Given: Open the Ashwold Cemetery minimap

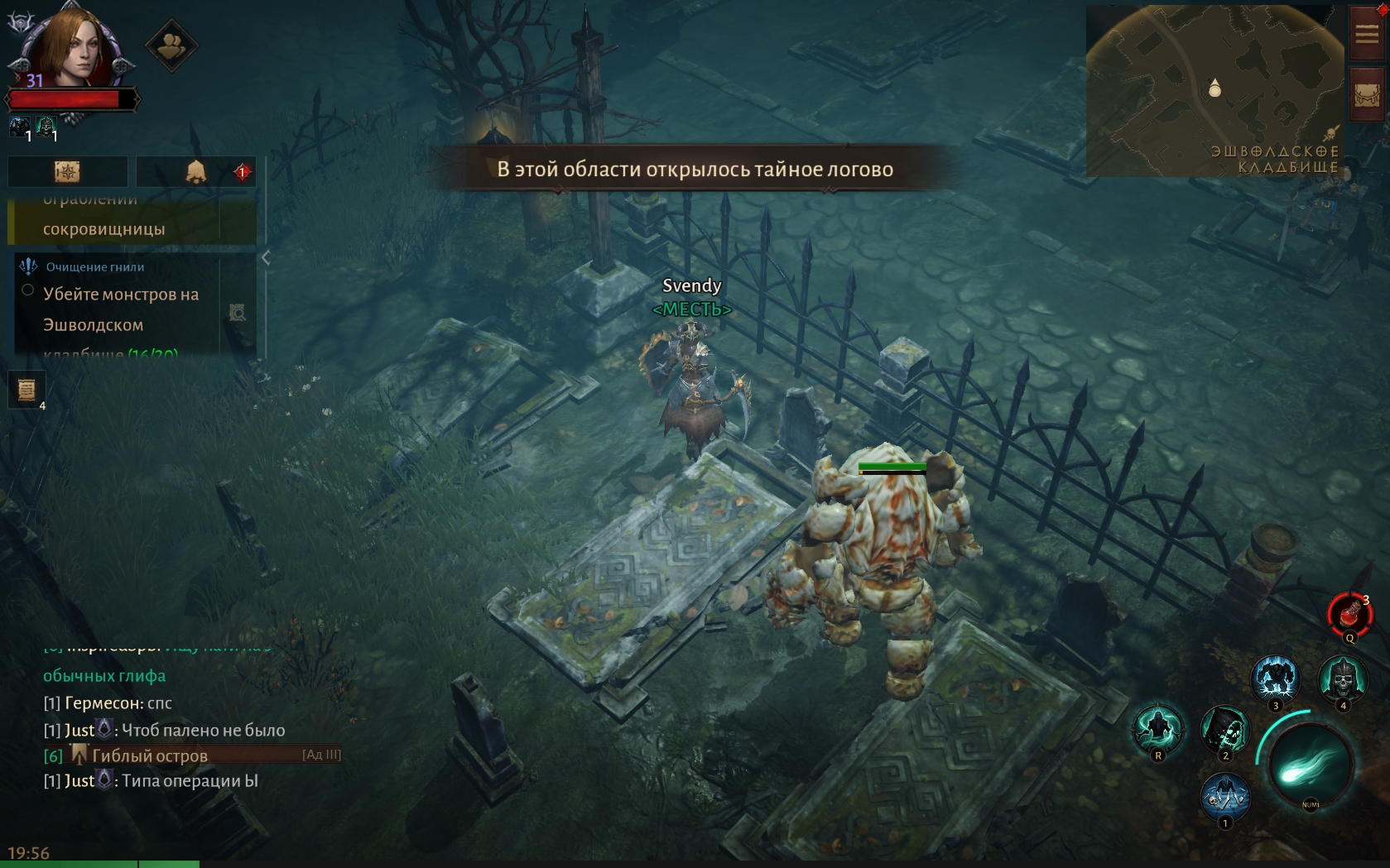Looking at the screenshot, I should coord(1214,90).
